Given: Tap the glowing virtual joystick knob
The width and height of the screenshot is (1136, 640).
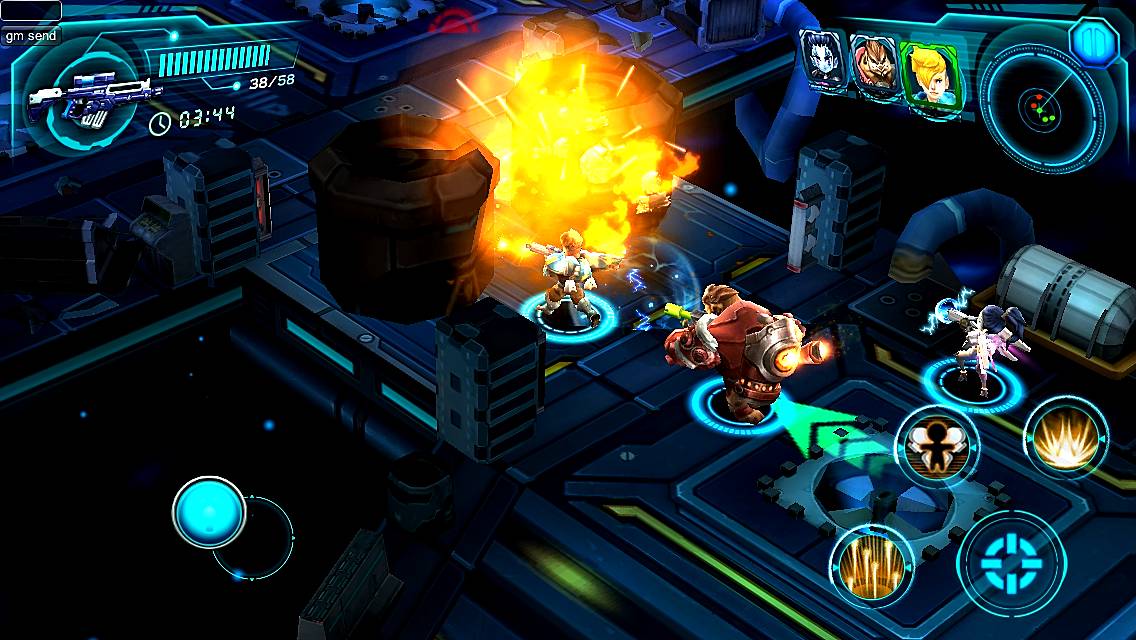Looking at the screenshot, I should tap(209, 513).
